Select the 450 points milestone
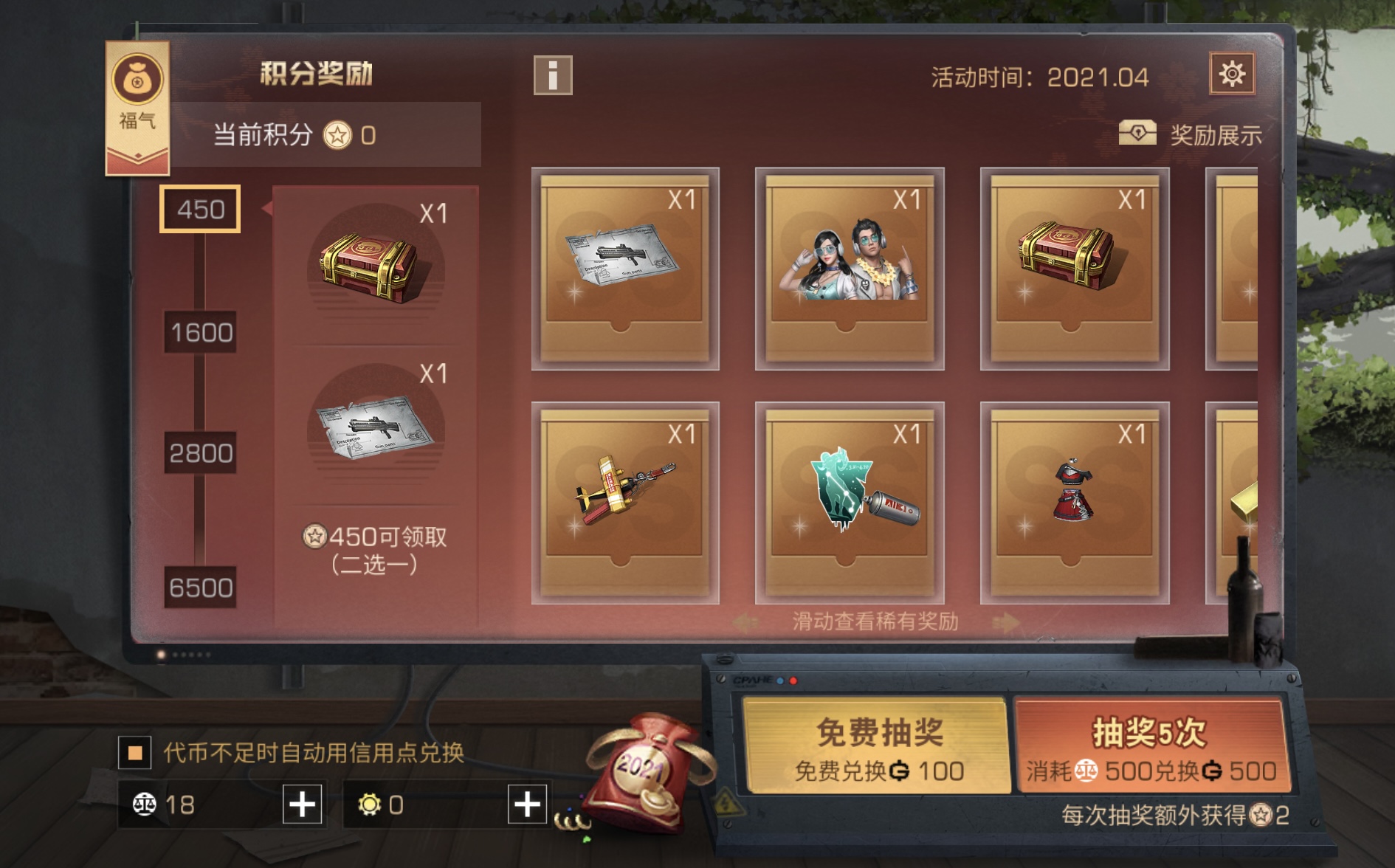Viewport: 1395px width, 868px height. [x=201, y=209]
